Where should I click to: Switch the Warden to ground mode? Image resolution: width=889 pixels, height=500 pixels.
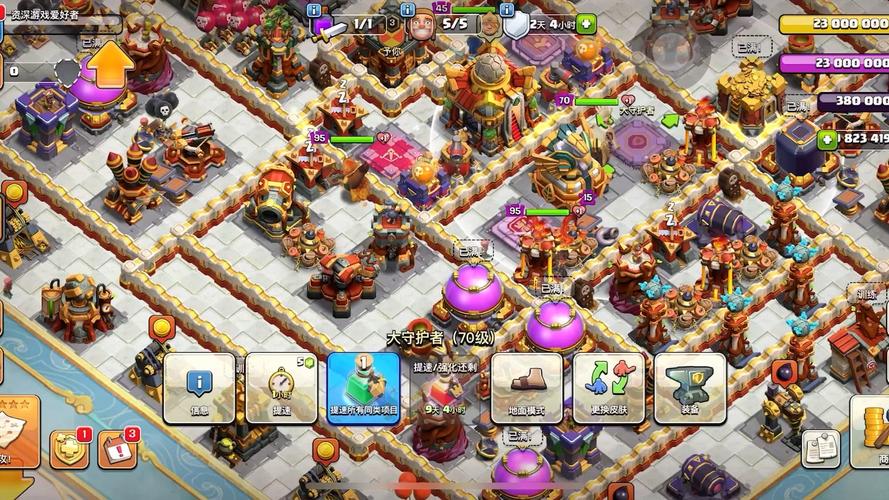pyautogui.click(x=527, y=387)
